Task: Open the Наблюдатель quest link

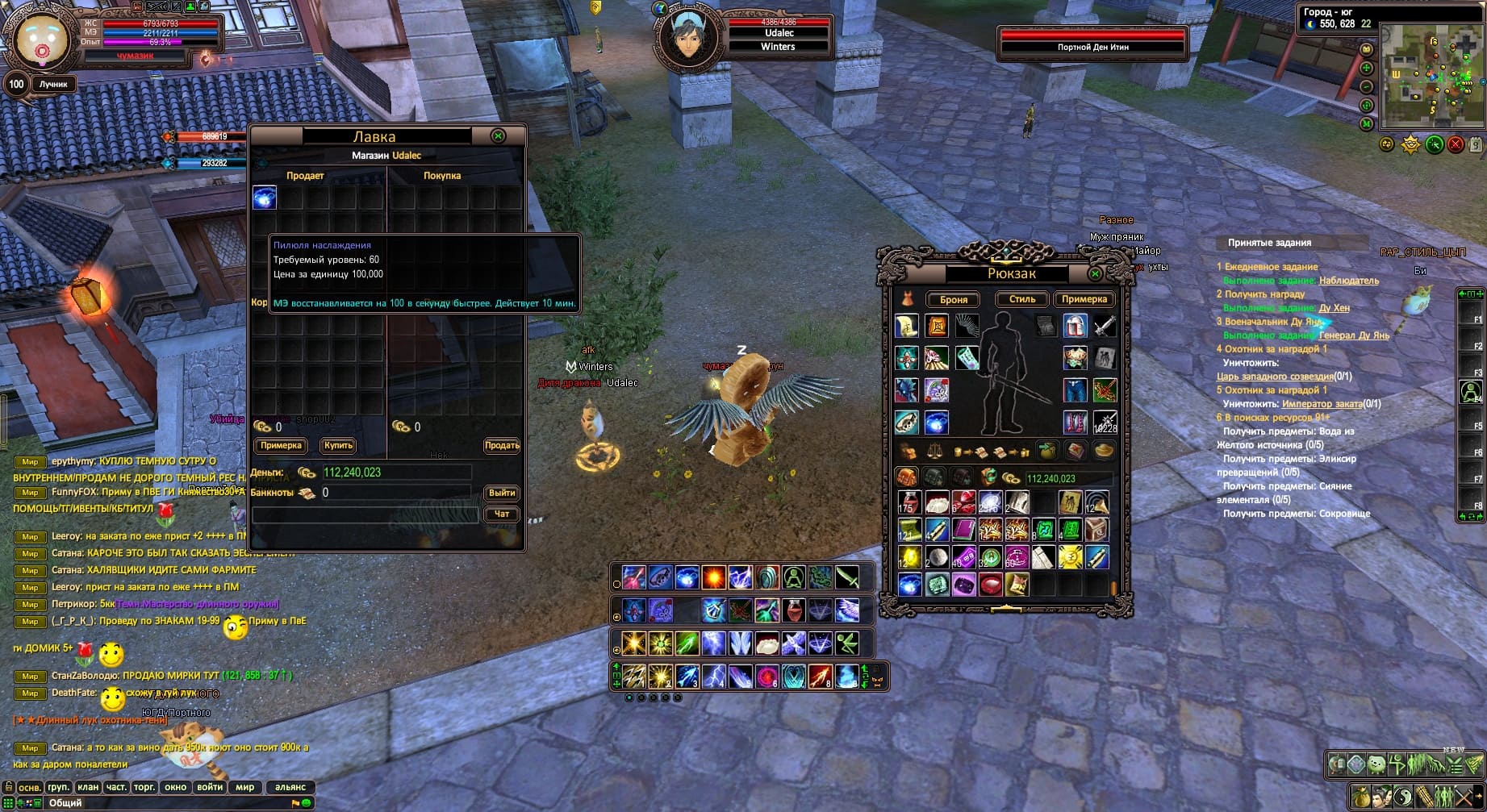Action: [1348, 281]
